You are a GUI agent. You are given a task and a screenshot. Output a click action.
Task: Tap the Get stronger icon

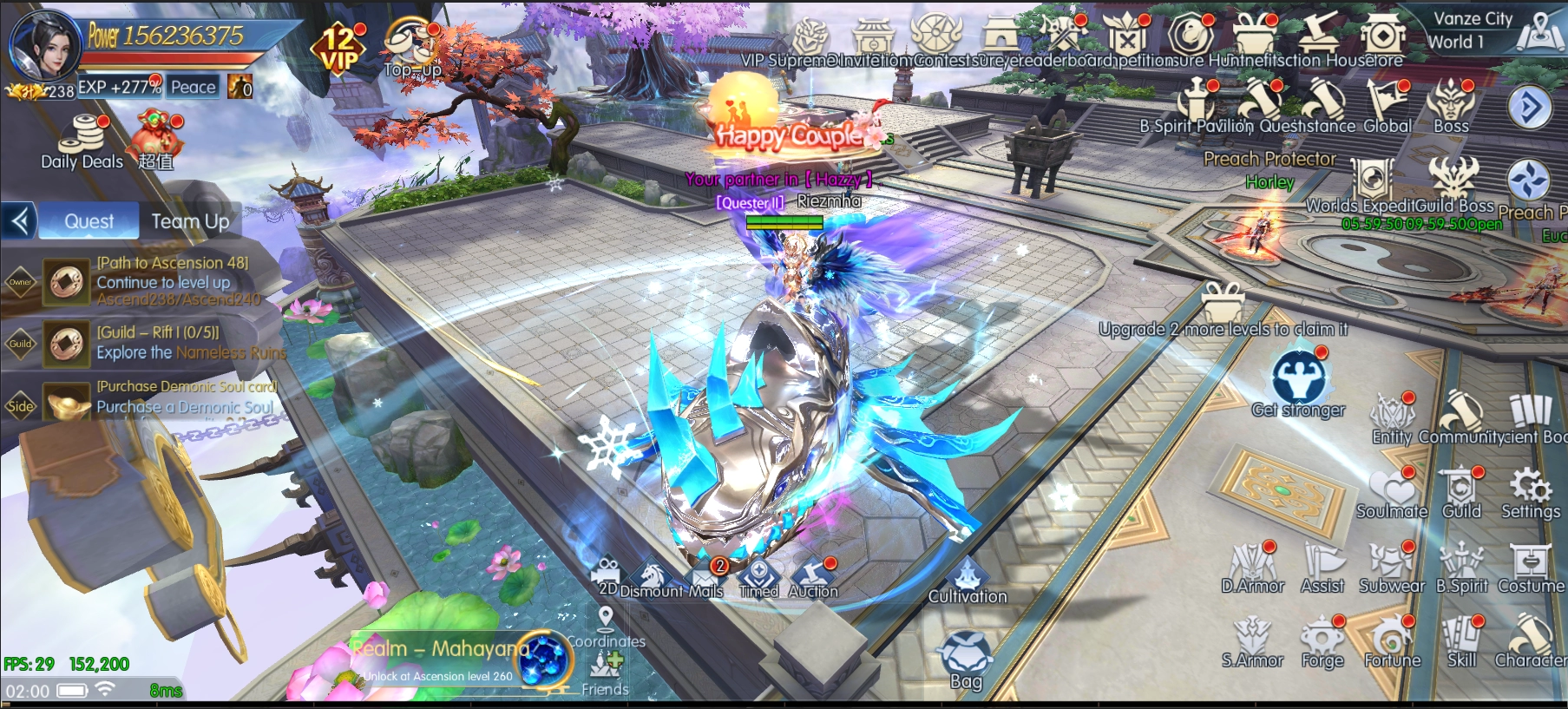(x=1298, y=382)
